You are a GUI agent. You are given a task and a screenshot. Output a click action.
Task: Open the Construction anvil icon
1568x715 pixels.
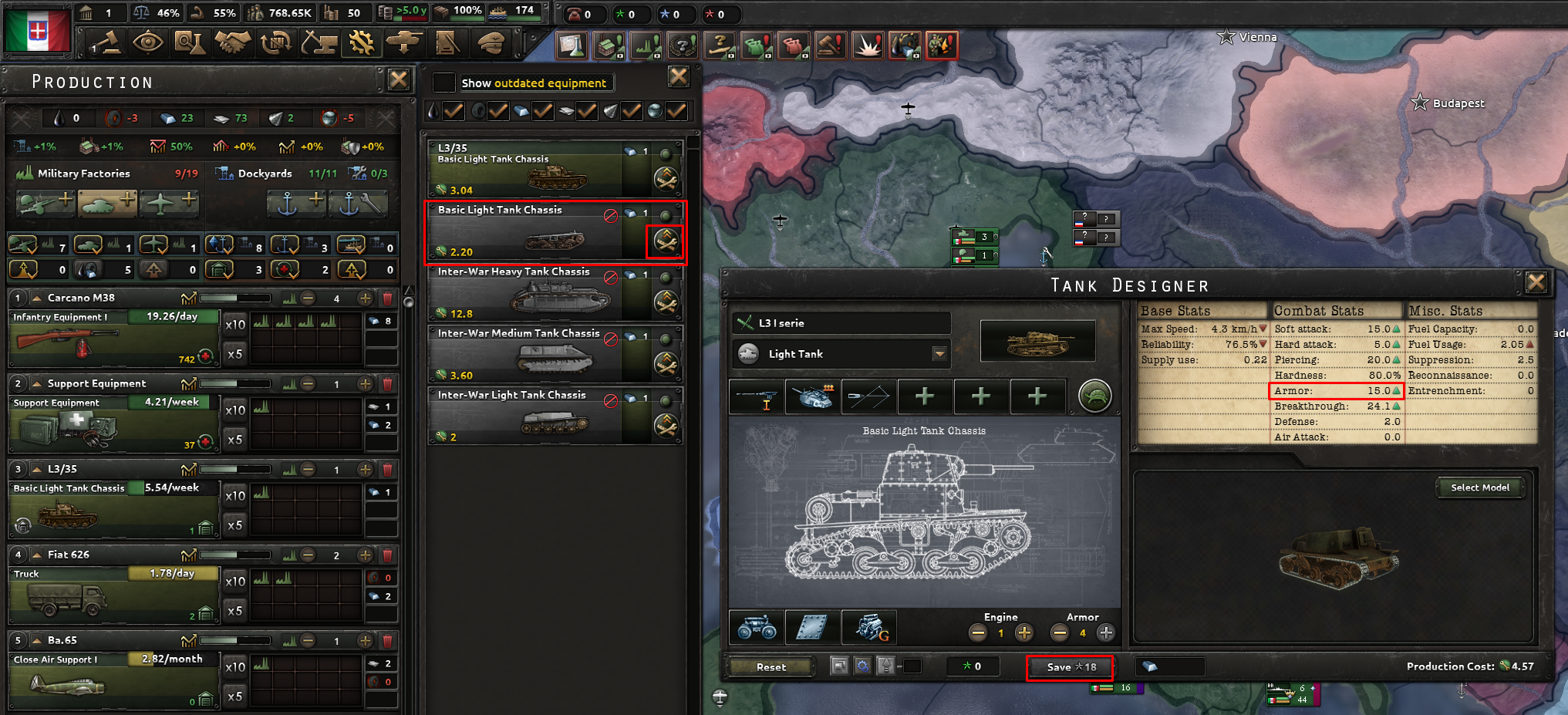click(x=319, y=42)
